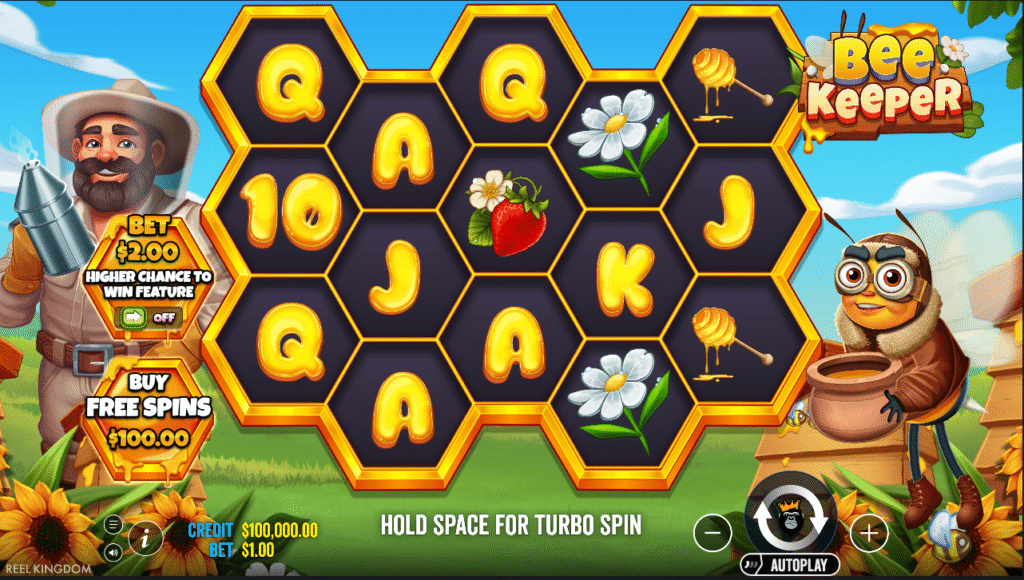This screenshot has width=1024, height=580.
Task: Open the hamburger menu icon
Action: tap(112, 524)
